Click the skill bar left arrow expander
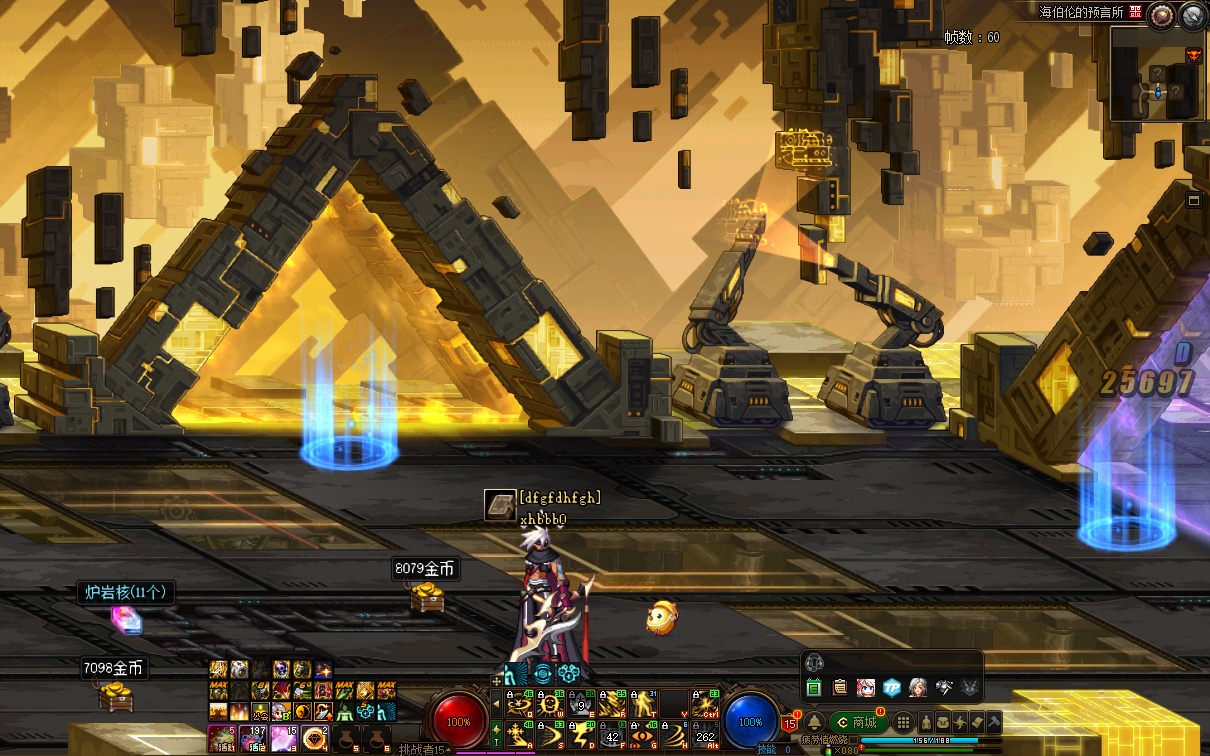This screenshot has height=756, width=1210. 496,706
